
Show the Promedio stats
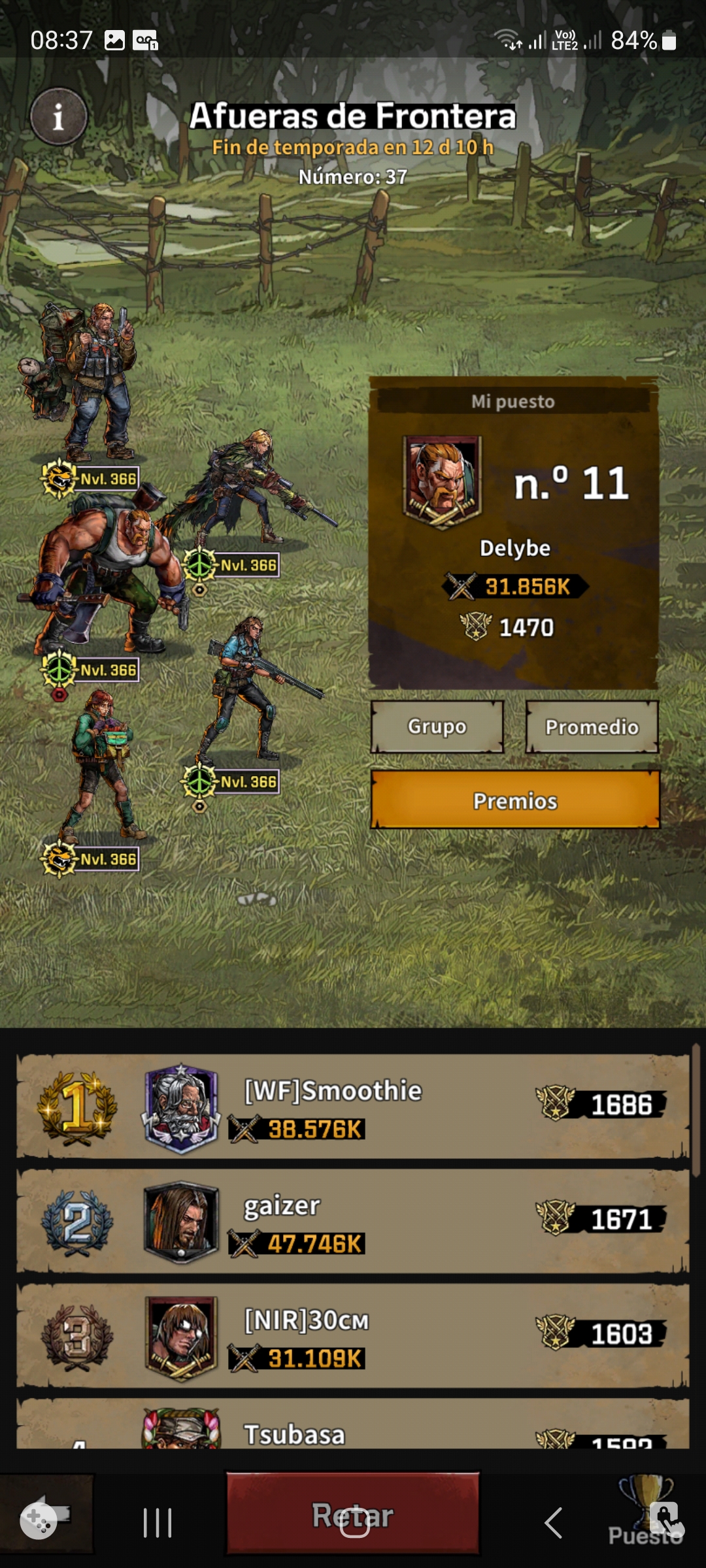pos(592,727)
